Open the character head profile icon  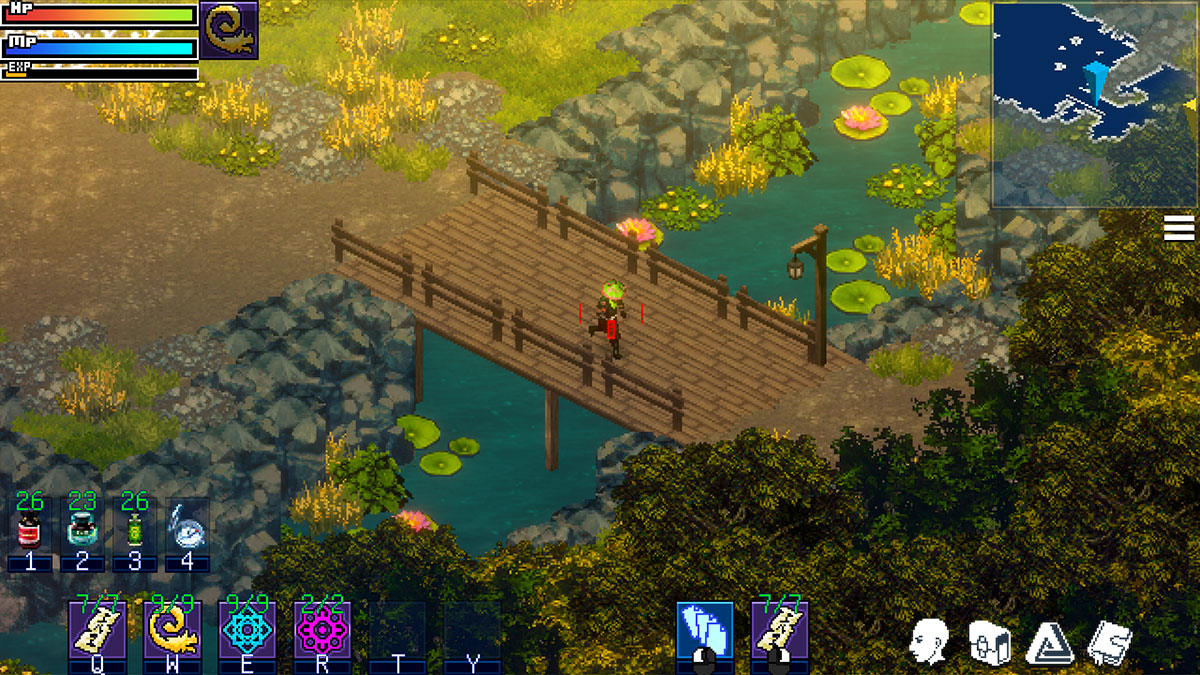pos(929,641)
